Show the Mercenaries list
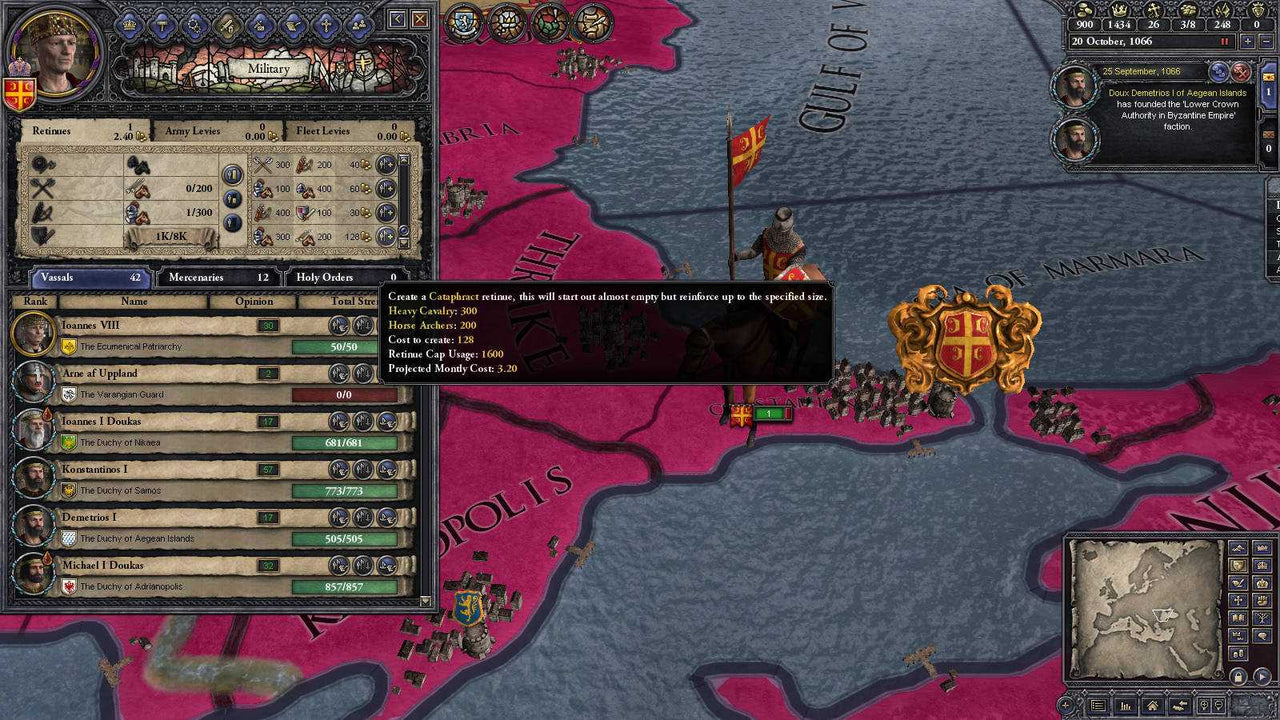The height and width of the screenshot is (720, 1280). pos(217,277)
